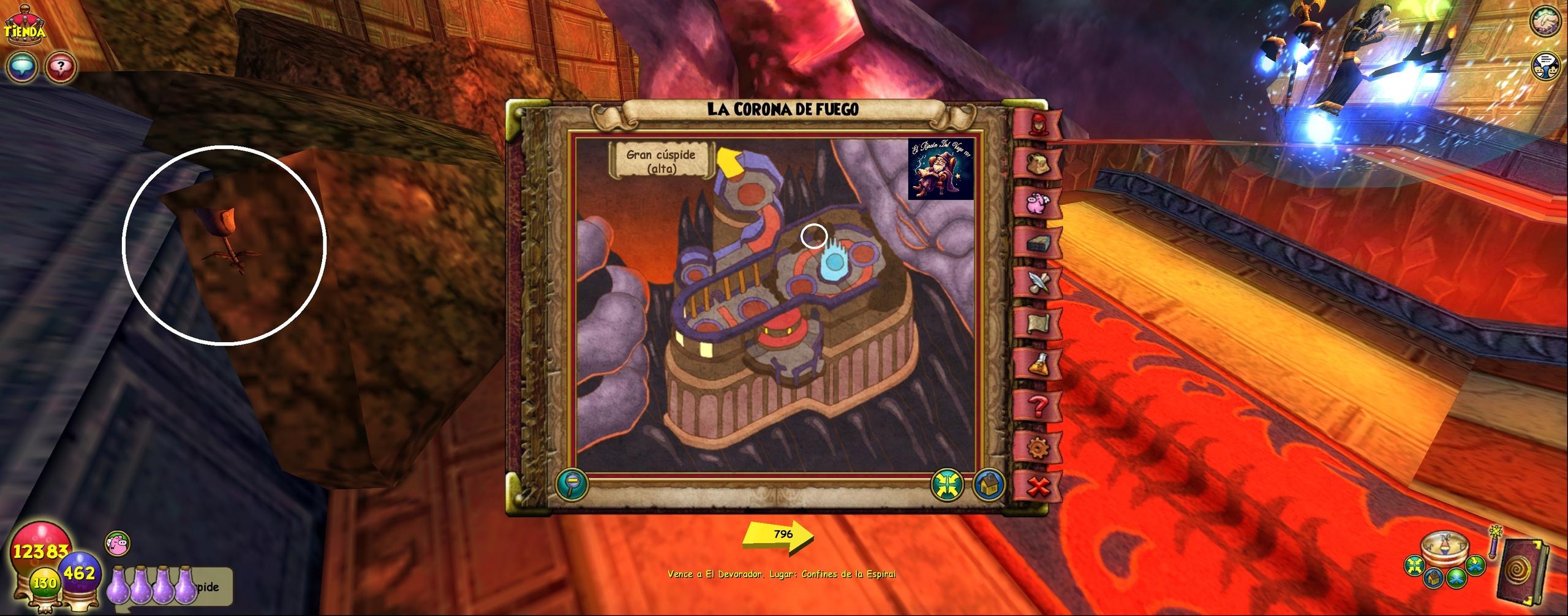Click the compass on the HUD
The image size is (1568, 616).
click(x=1444, y=550)
